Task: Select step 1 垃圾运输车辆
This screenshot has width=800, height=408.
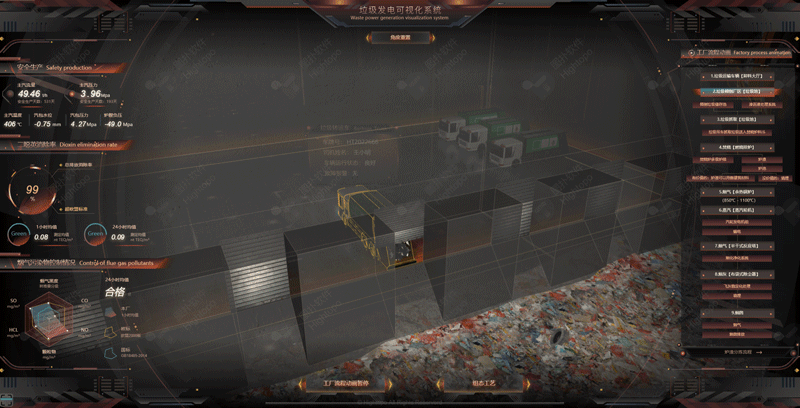Action: (736, 76)
